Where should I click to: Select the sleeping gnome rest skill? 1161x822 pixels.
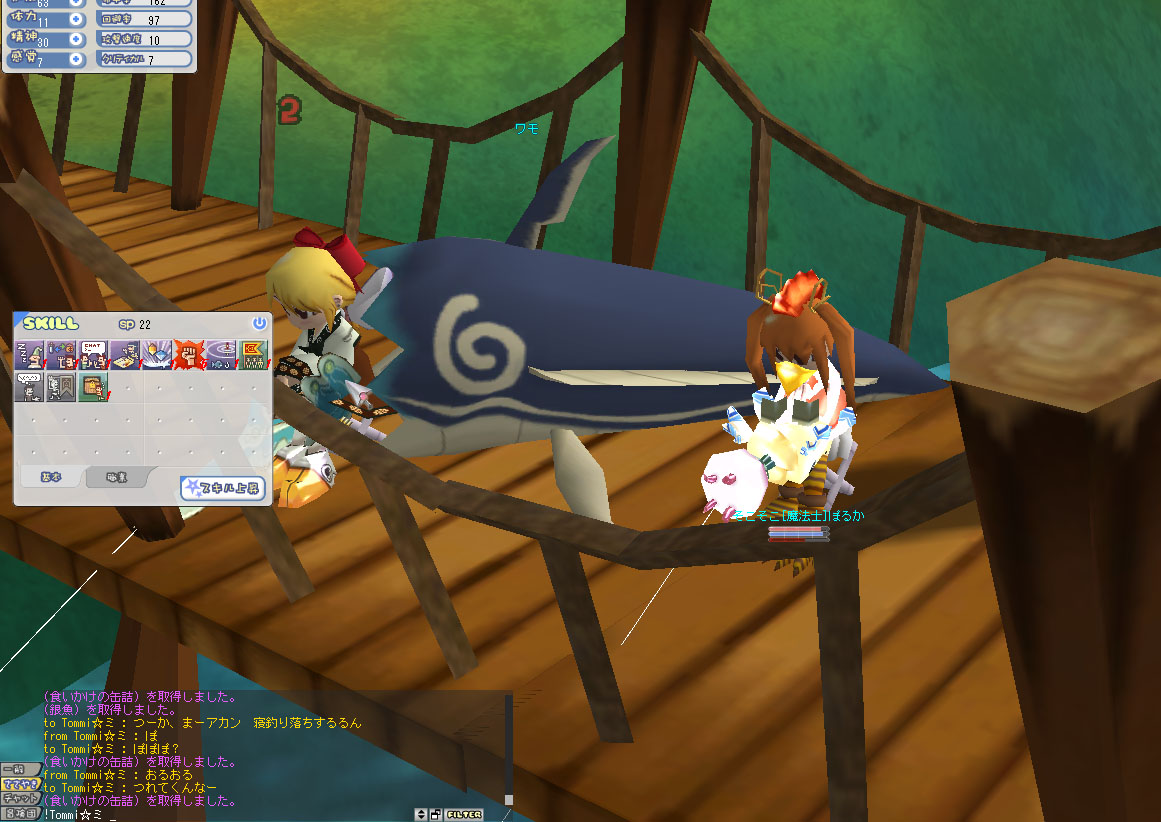30,353
